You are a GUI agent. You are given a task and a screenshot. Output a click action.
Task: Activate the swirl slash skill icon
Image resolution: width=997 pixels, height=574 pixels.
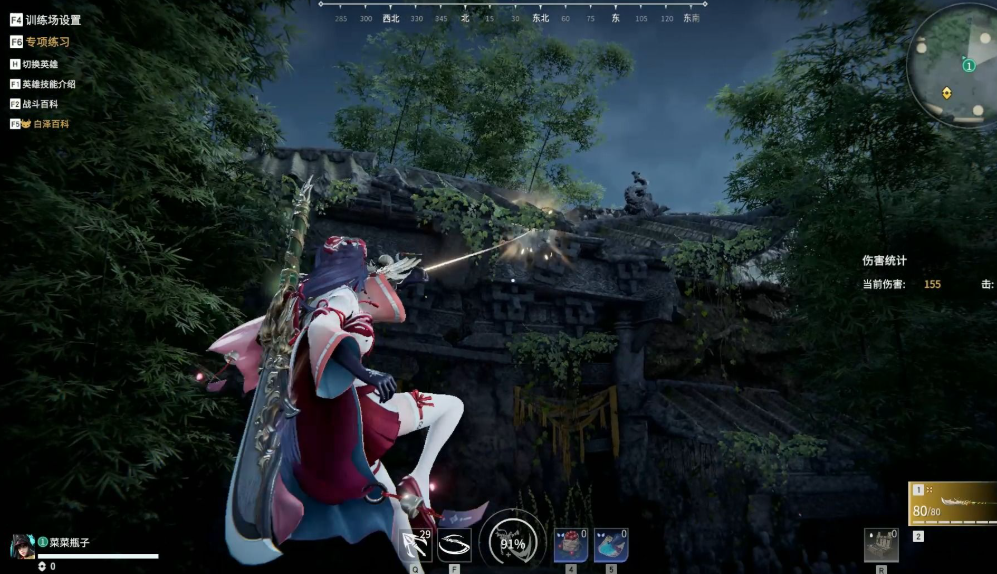pos(454,545)
